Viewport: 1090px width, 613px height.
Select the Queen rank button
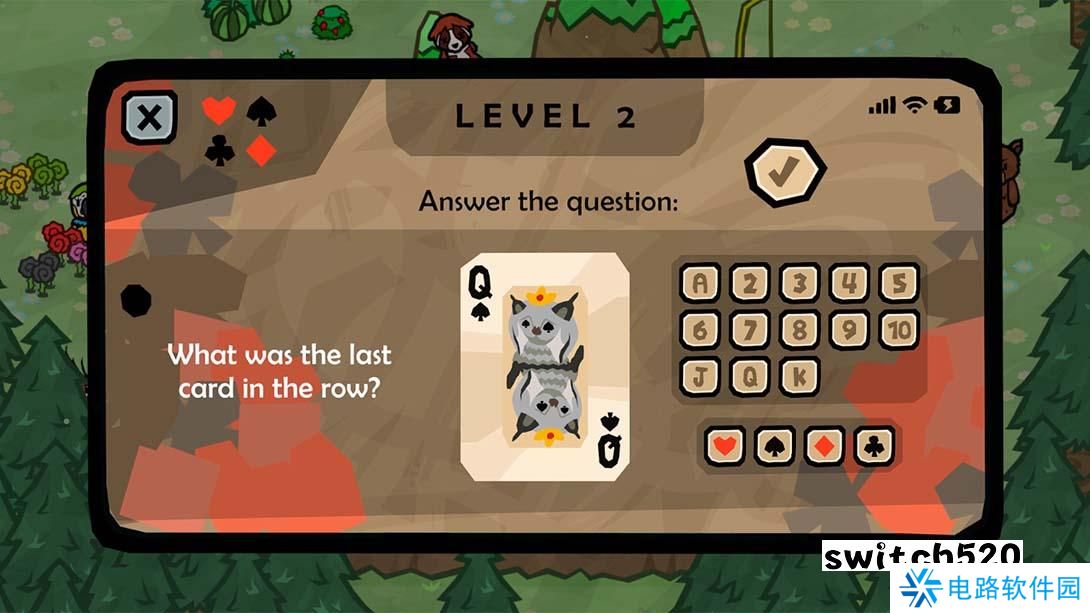749,376
